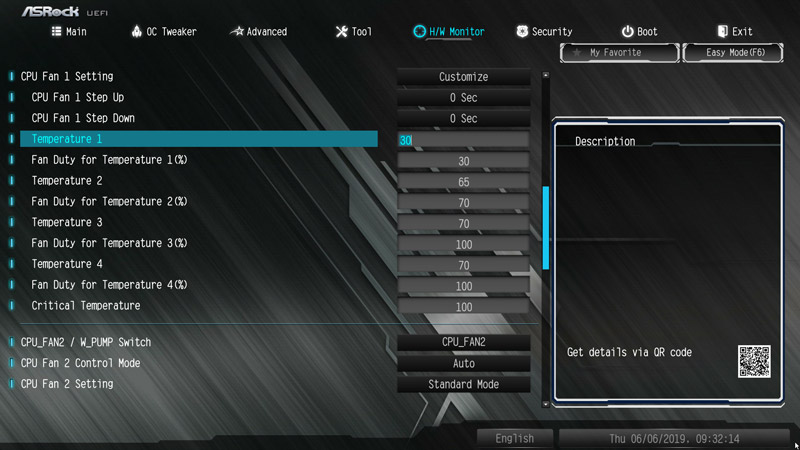The width and height of the screenshot is (800, 450).
Task: Change CPU Fan 2 Setting from Standard Mode
Action: pos(463,385)
